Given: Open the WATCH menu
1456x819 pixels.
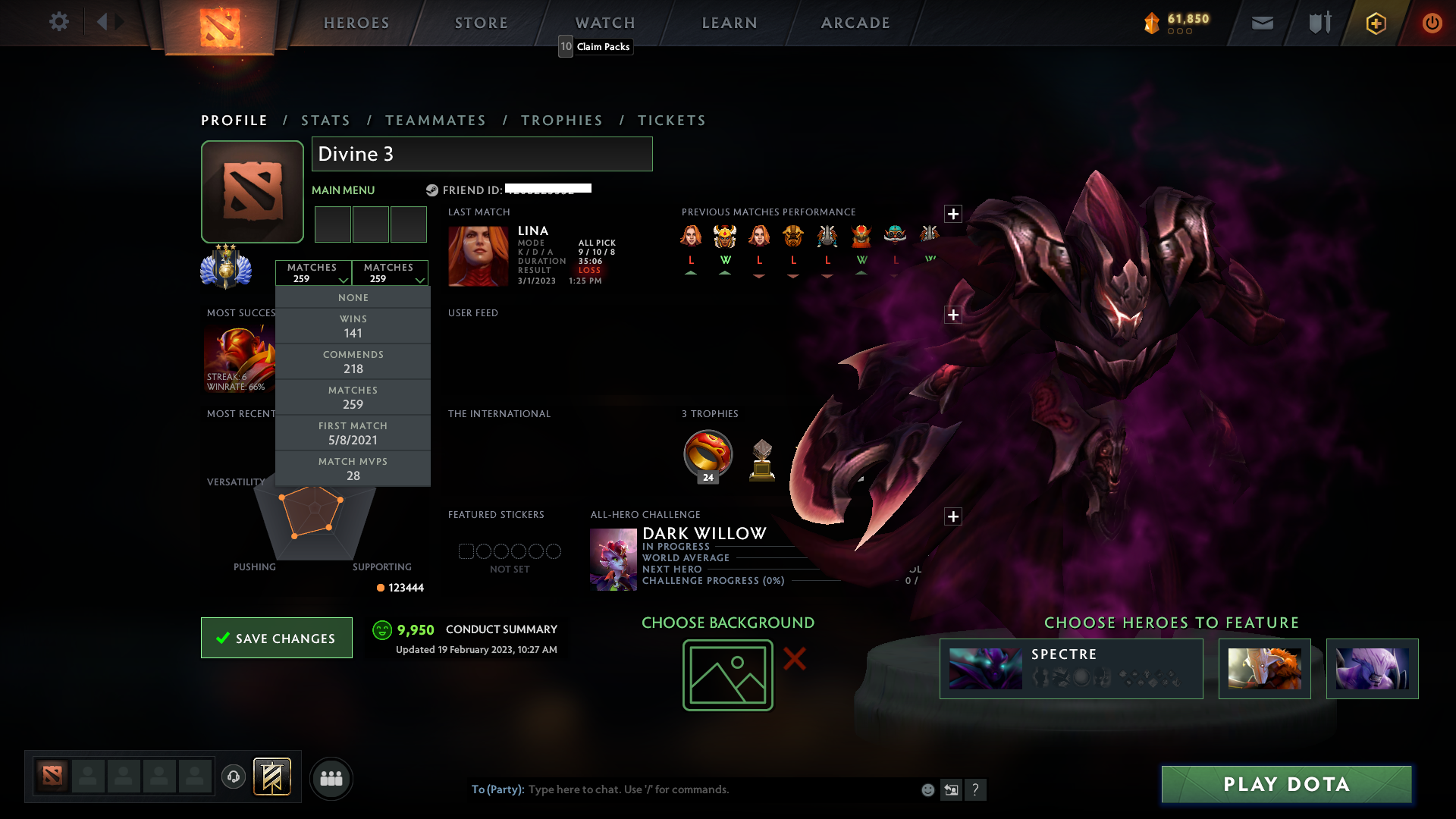Looking at the screenshot, I should click(604, 22).
